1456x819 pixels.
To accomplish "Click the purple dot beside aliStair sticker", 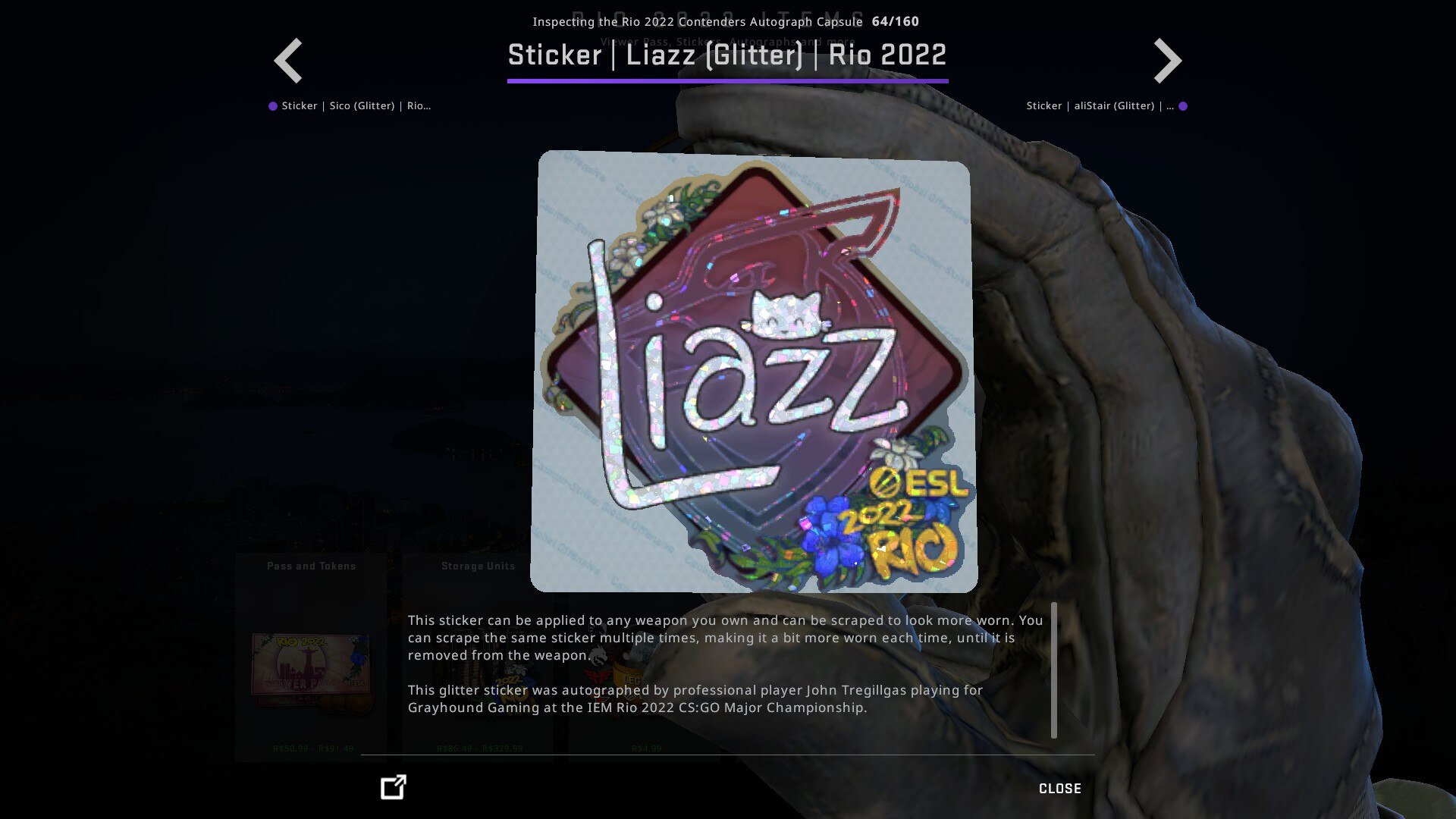I will (x=1185, y=105).
